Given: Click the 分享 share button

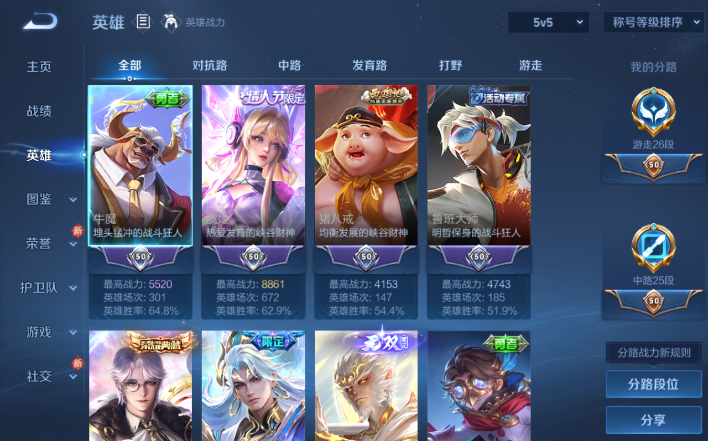Looking at the screenshot, I should 653,420.
